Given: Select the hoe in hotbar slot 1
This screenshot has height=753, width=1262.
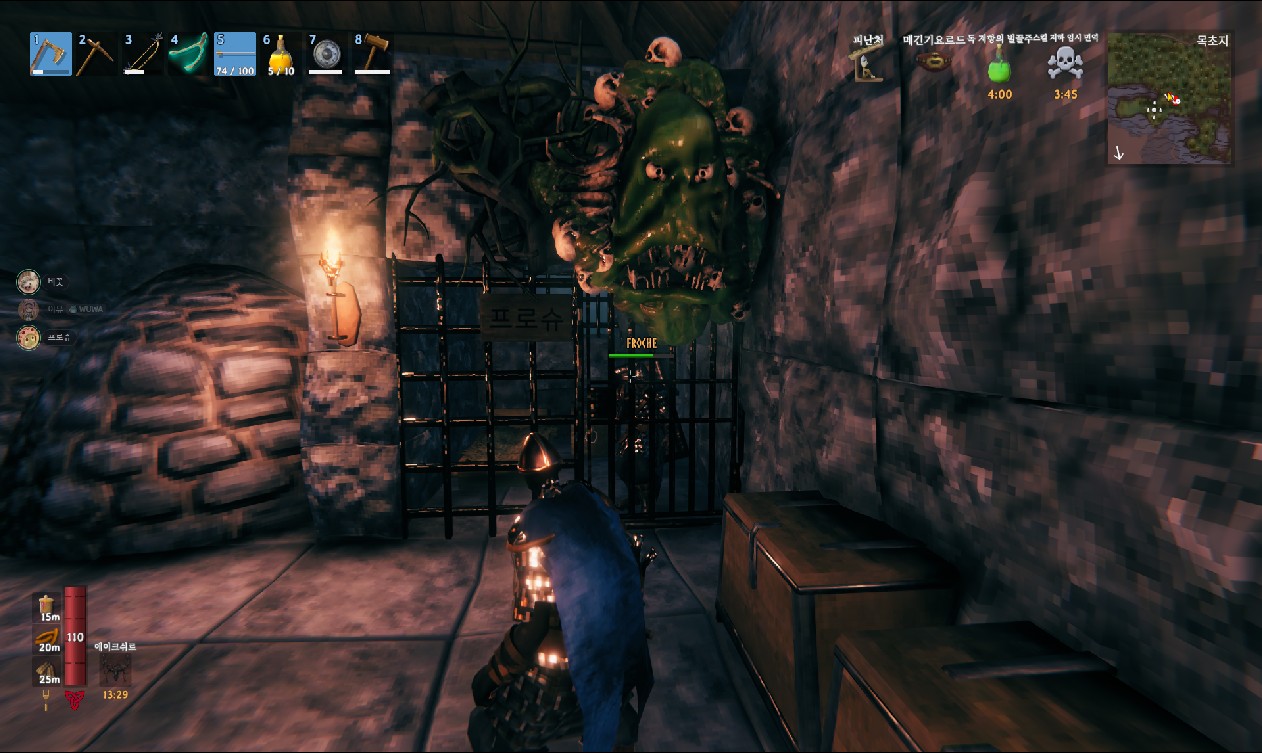Looking at the screenshot, I should click(51, 54).
